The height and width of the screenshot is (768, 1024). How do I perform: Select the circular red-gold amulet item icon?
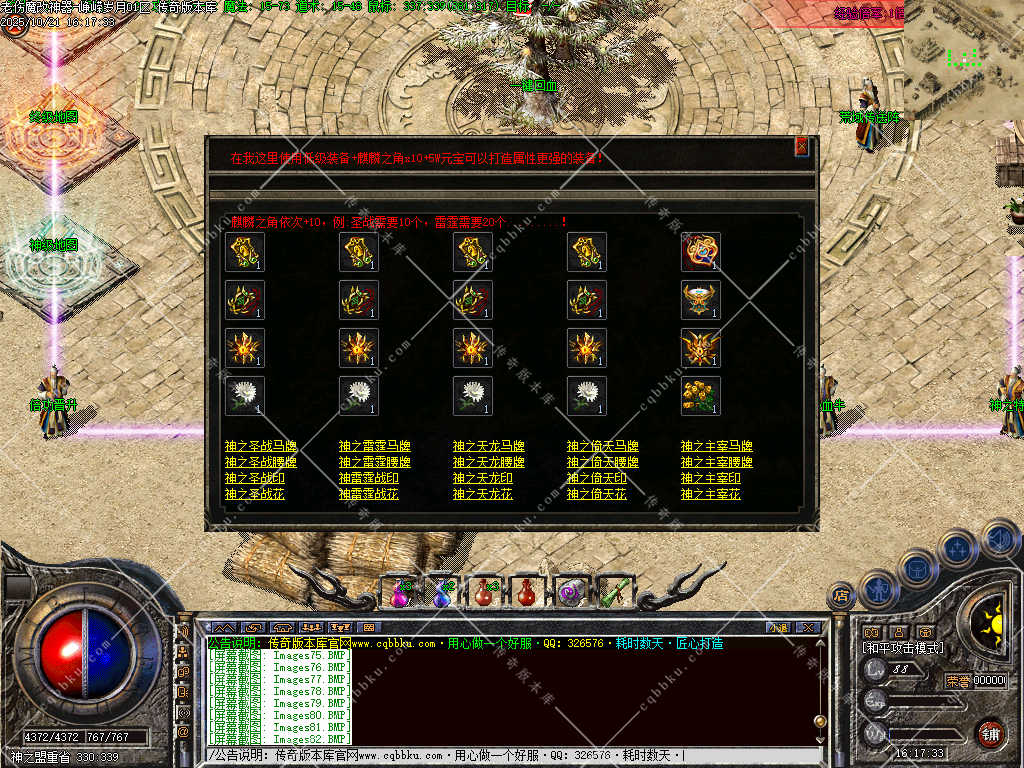click(x=701, y=252)
